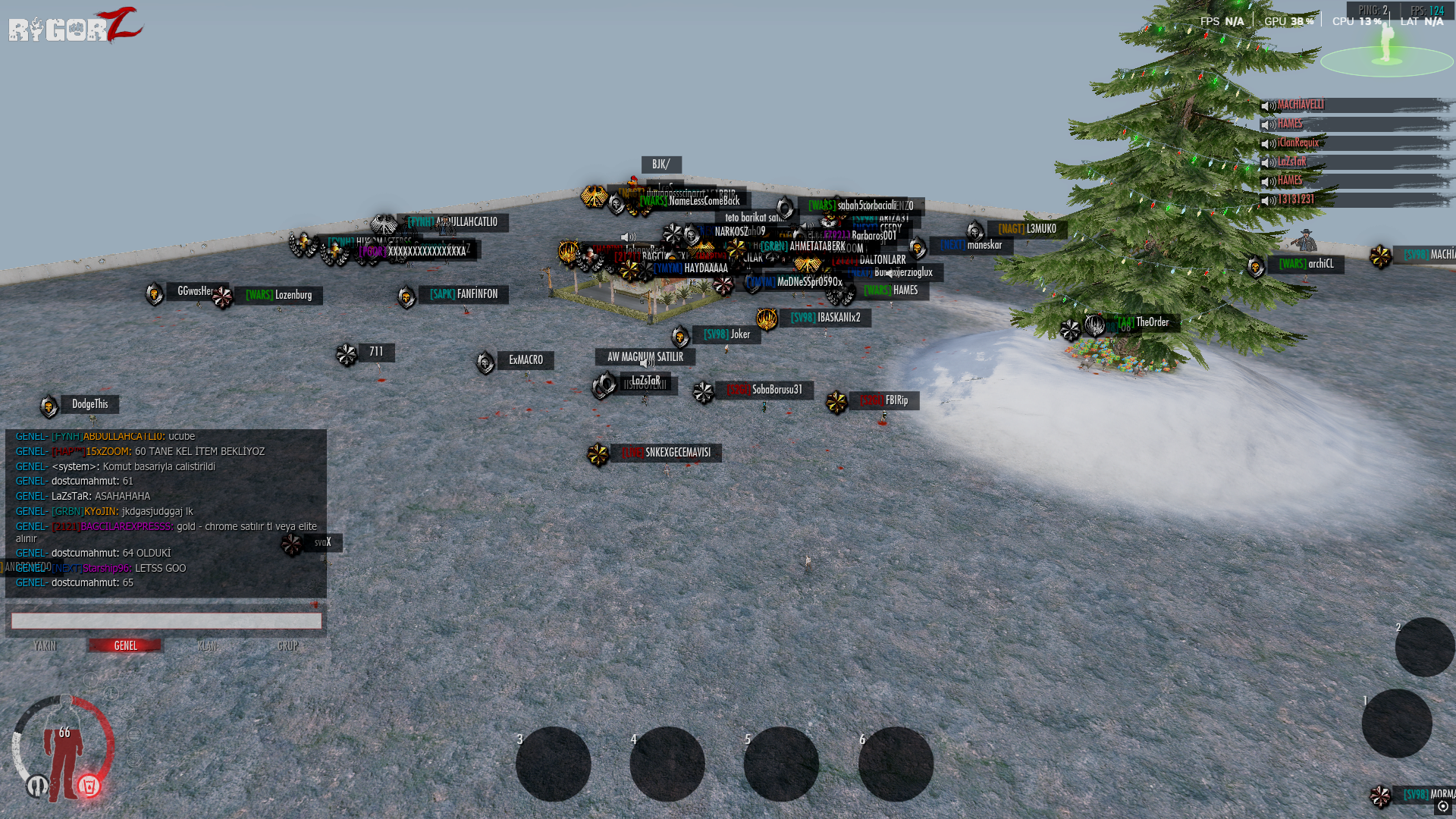Select the GENEL chat channel tab

(x=125, y=646)
